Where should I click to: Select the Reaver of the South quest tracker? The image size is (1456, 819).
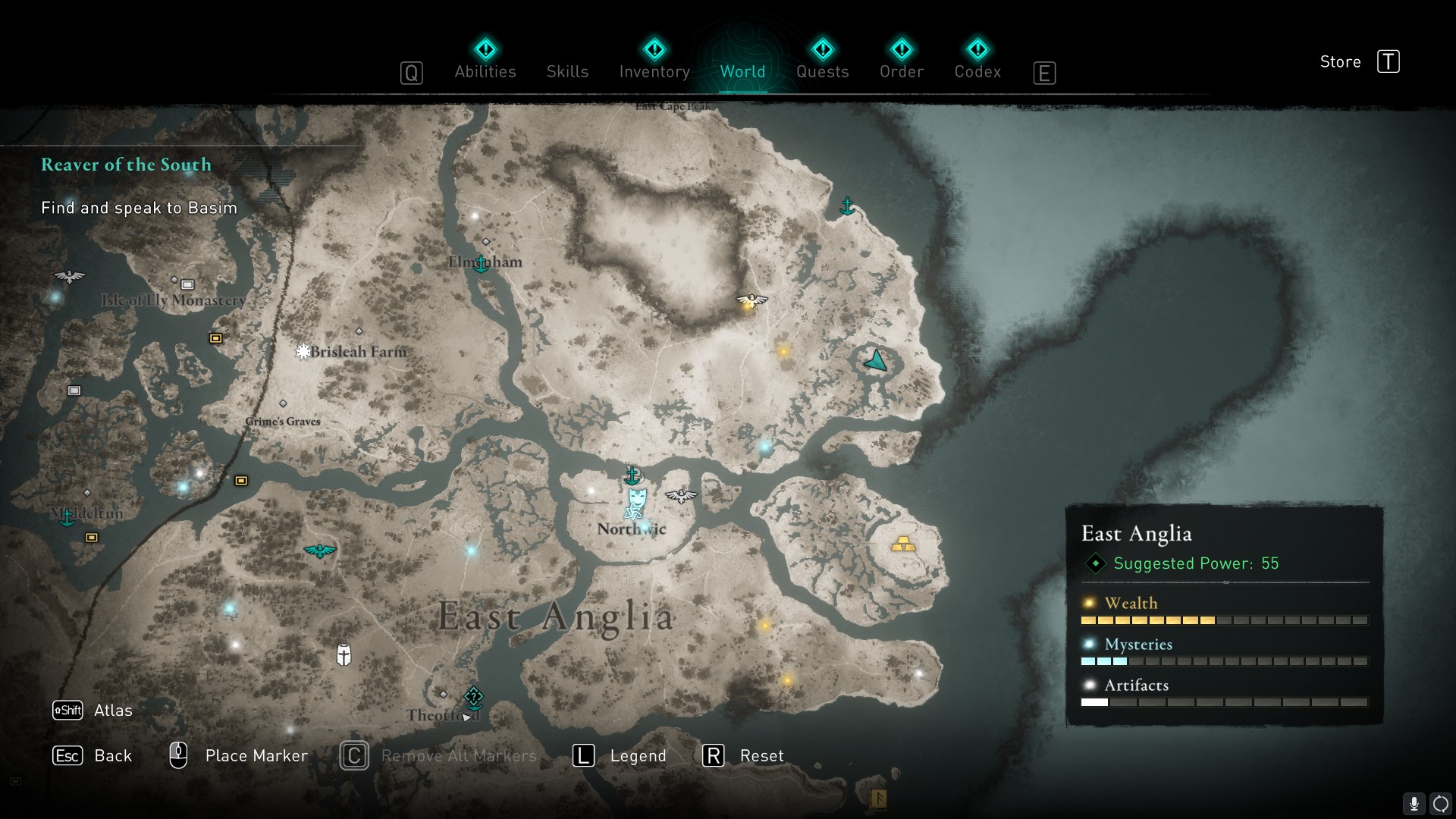126,165
